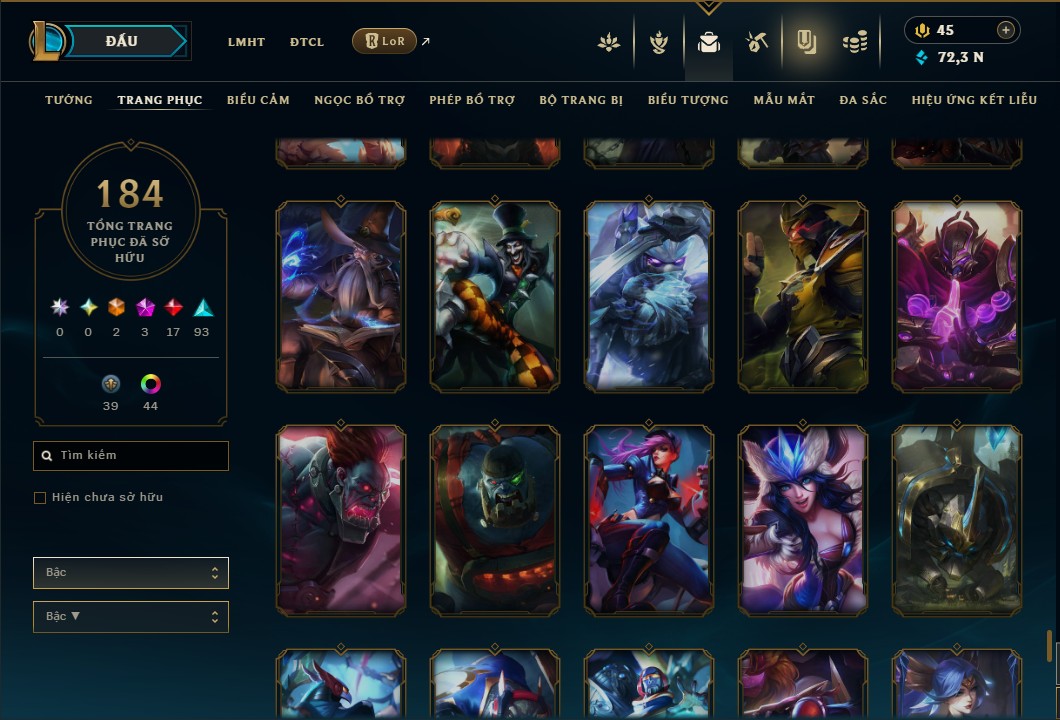The height and width of the screenshot is (720, 1060).
Task: Open the ĐA SẮC tab
Action: coord(863,100)
